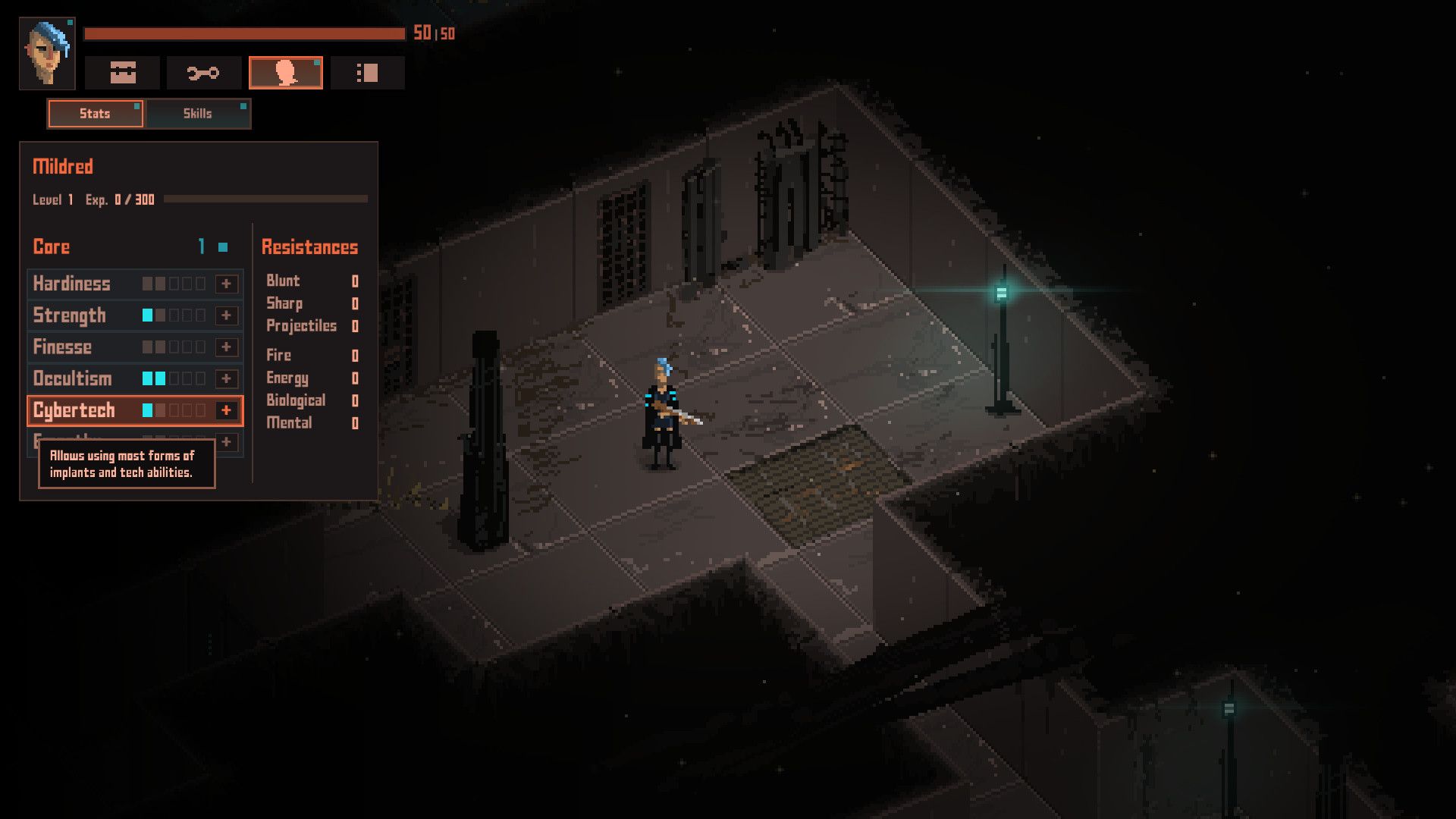Select the Stats tab
This screenshot has height=819, width=1456.
point(95,114)
